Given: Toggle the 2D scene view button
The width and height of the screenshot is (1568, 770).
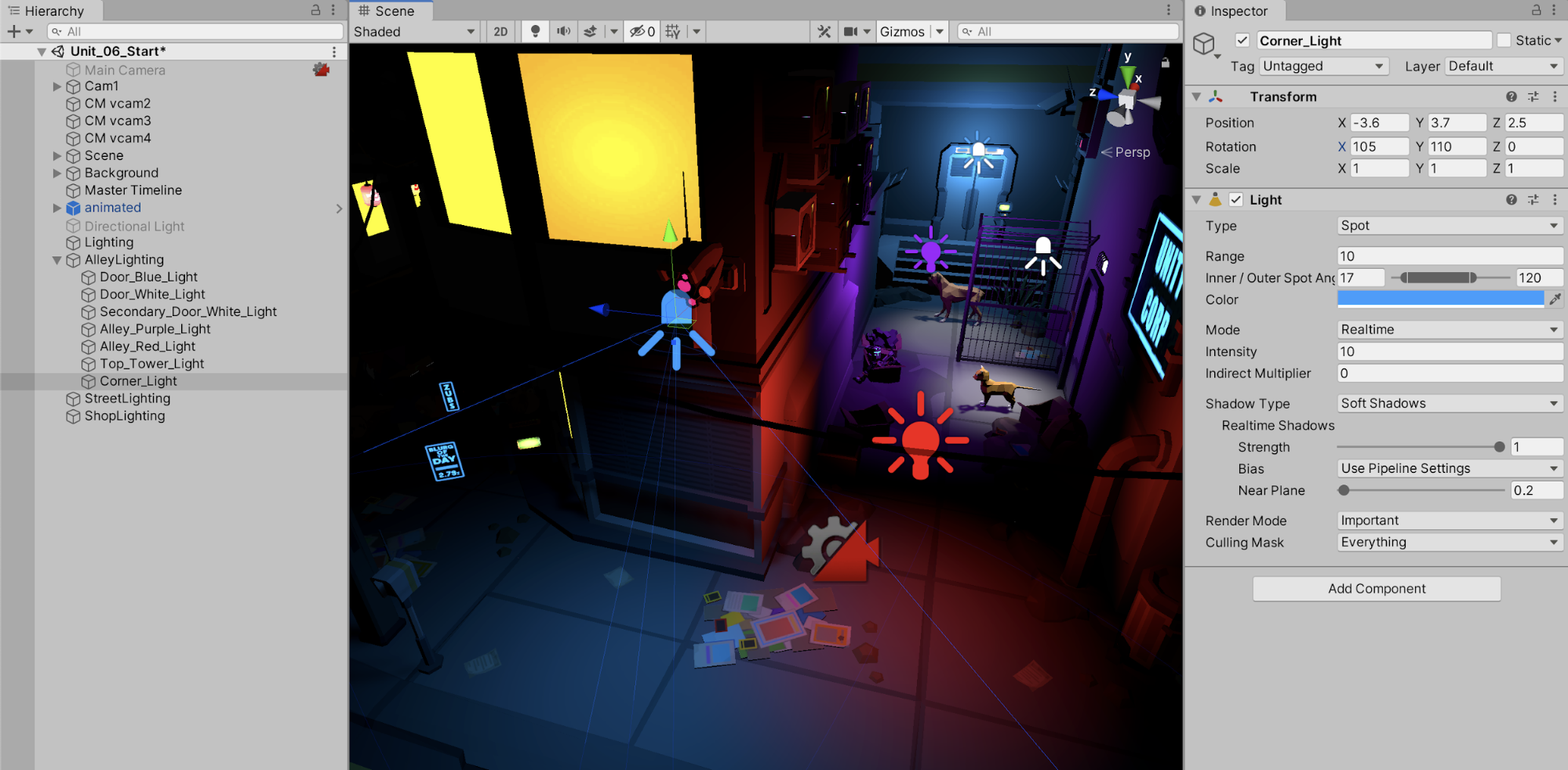Looking at the screenshot, I should [500, 32].
